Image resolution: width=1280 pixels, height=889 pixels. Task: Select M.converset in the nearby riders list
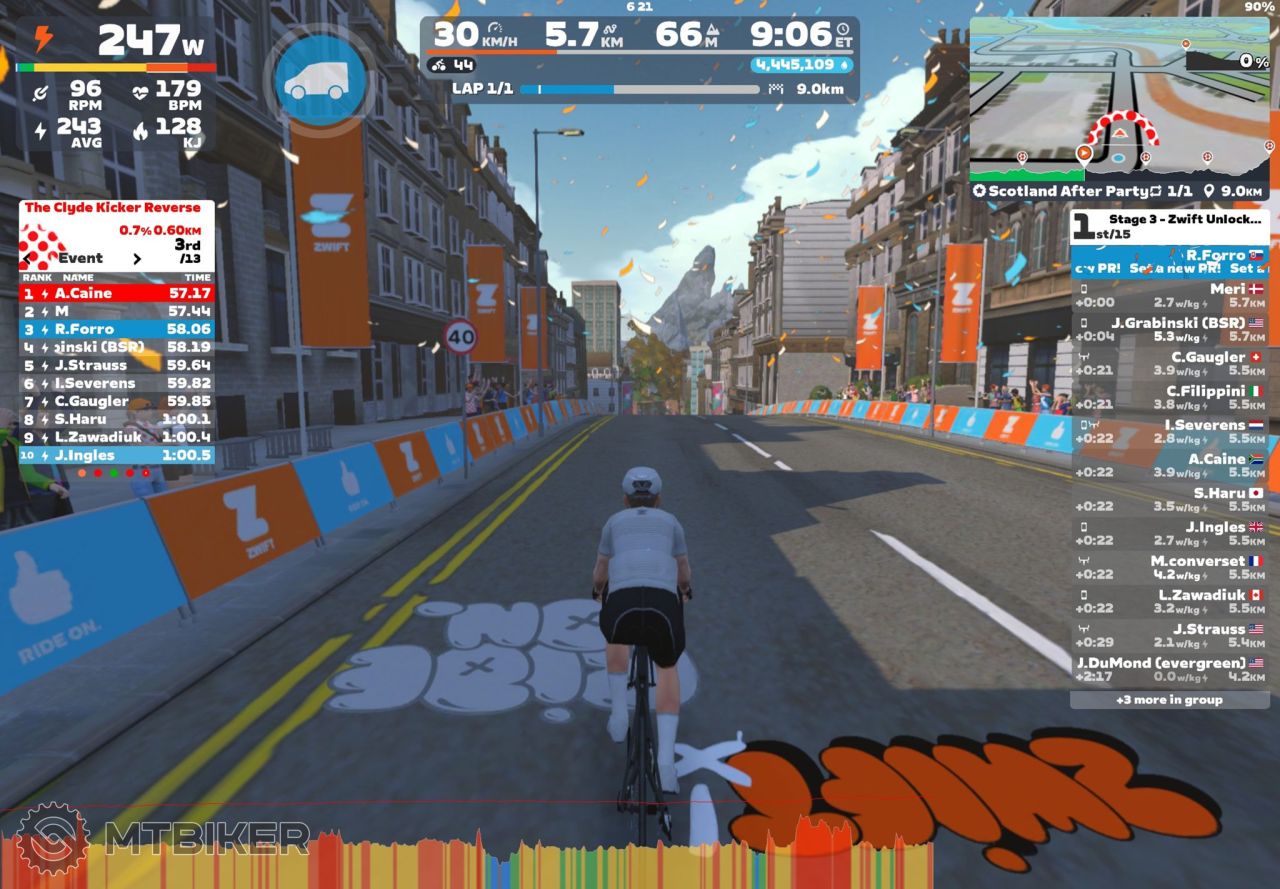(1169, 568)
